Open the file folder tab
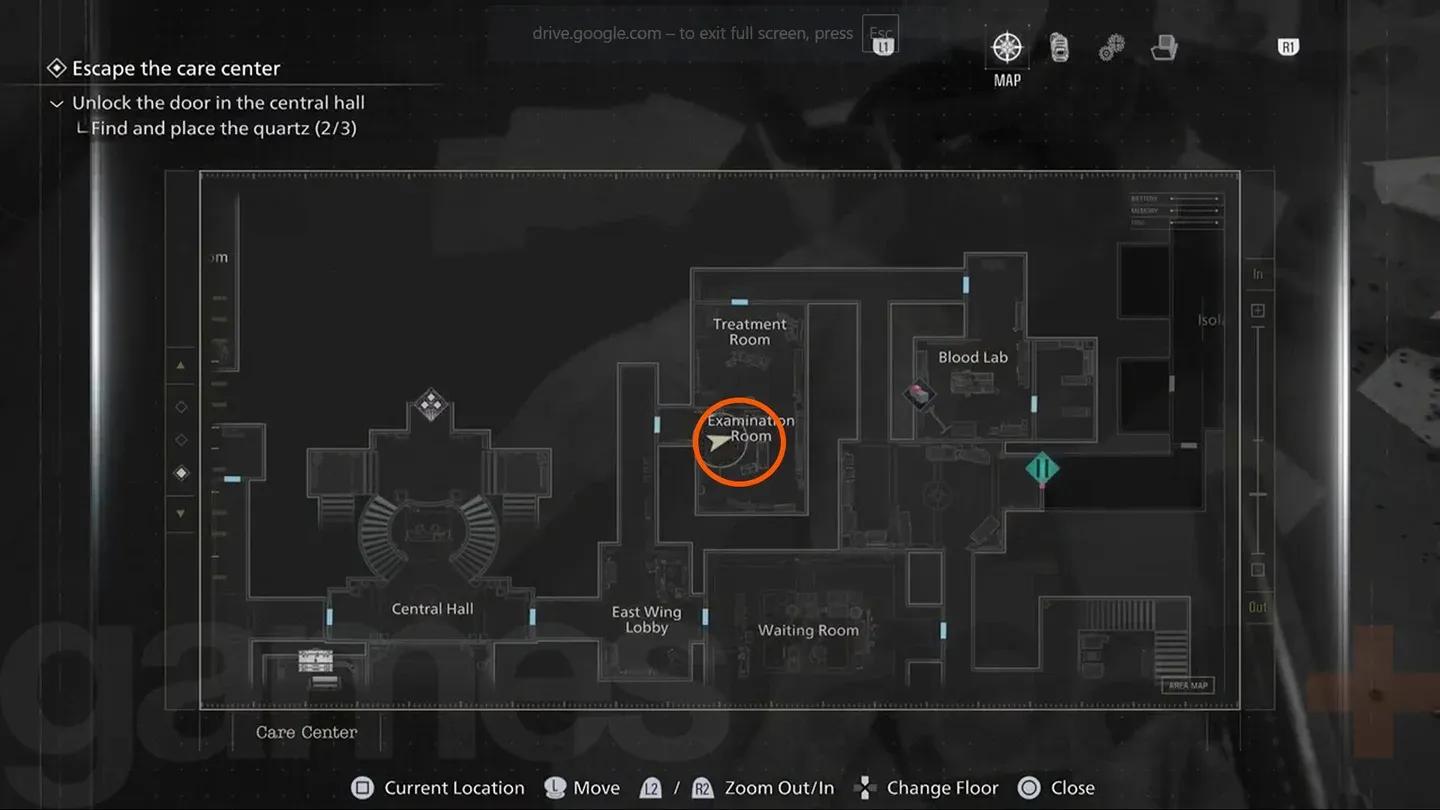Image resolution: width=1440 pixels, height=810 pixels. tap(1163, 48)
